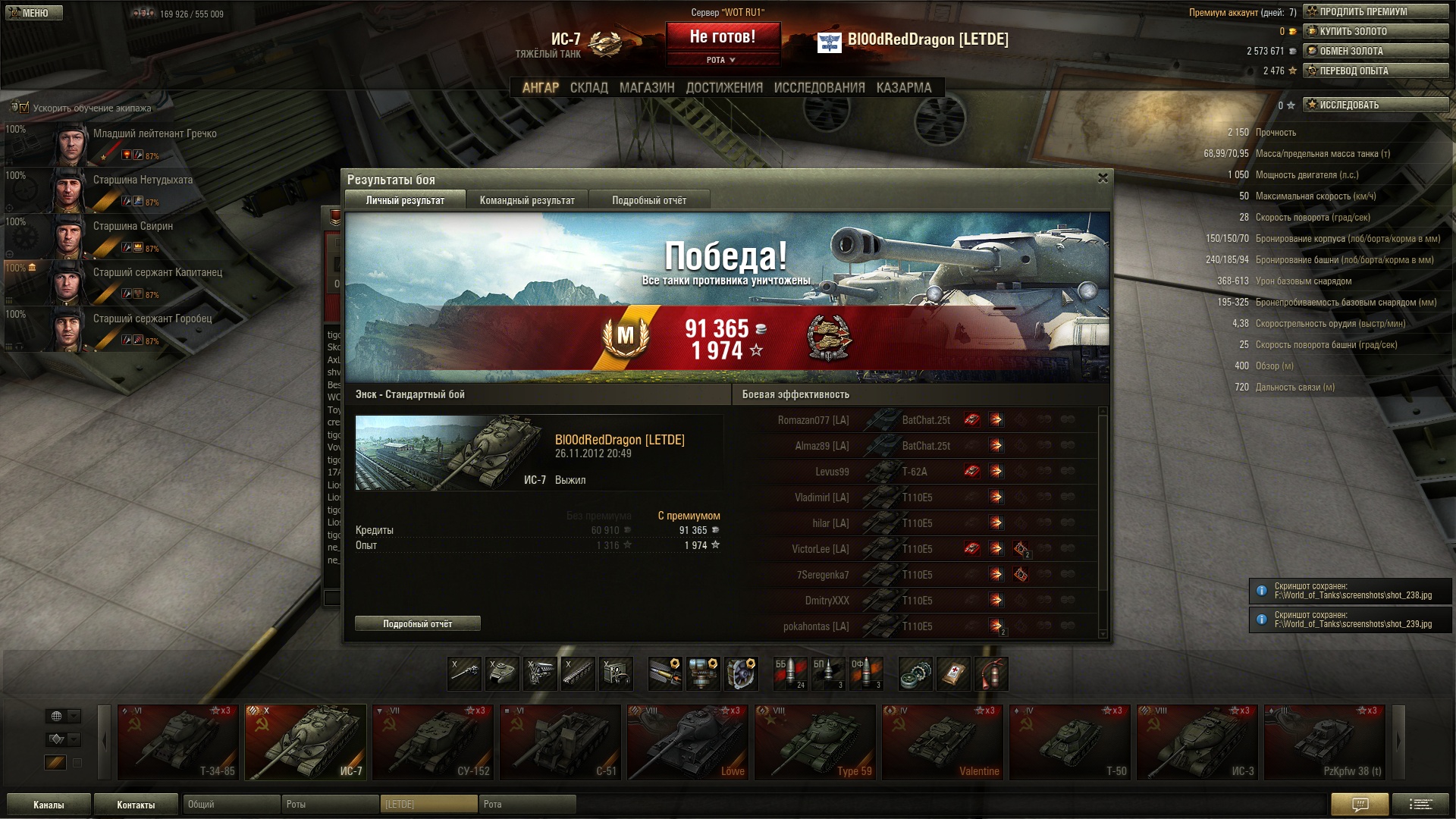The width and height of the screenshot is (1456, 819).
Task: Select the Обмен золота button
Action: click(x=1375, y=51)
